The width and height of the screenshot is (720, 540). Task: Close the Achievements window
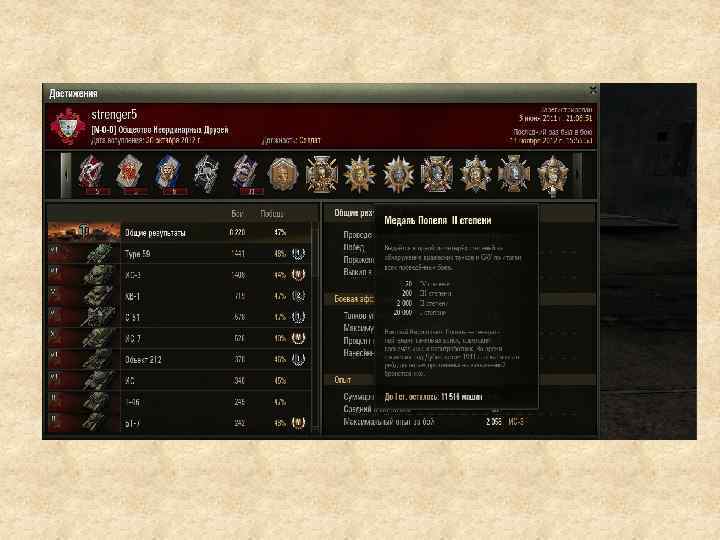593,91
